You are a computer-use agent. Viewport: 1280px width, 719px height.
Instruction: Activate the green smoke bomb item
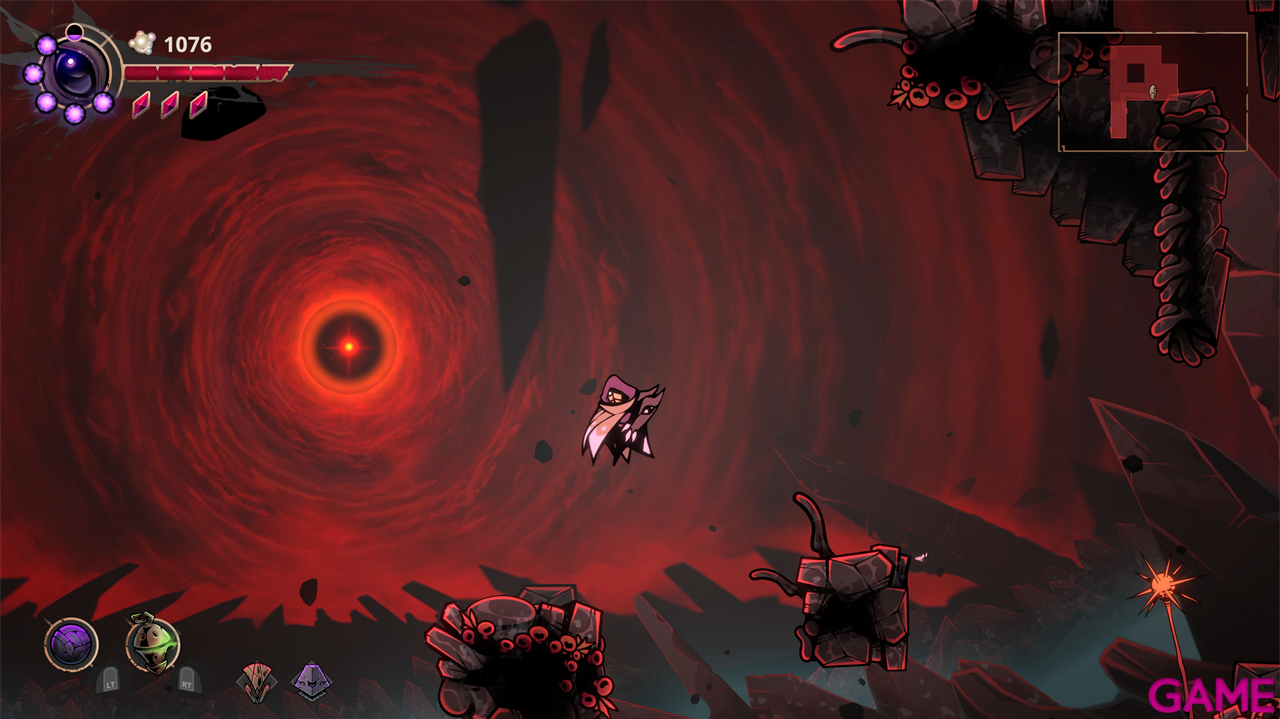pyautogui.click(x=152, y=644)
